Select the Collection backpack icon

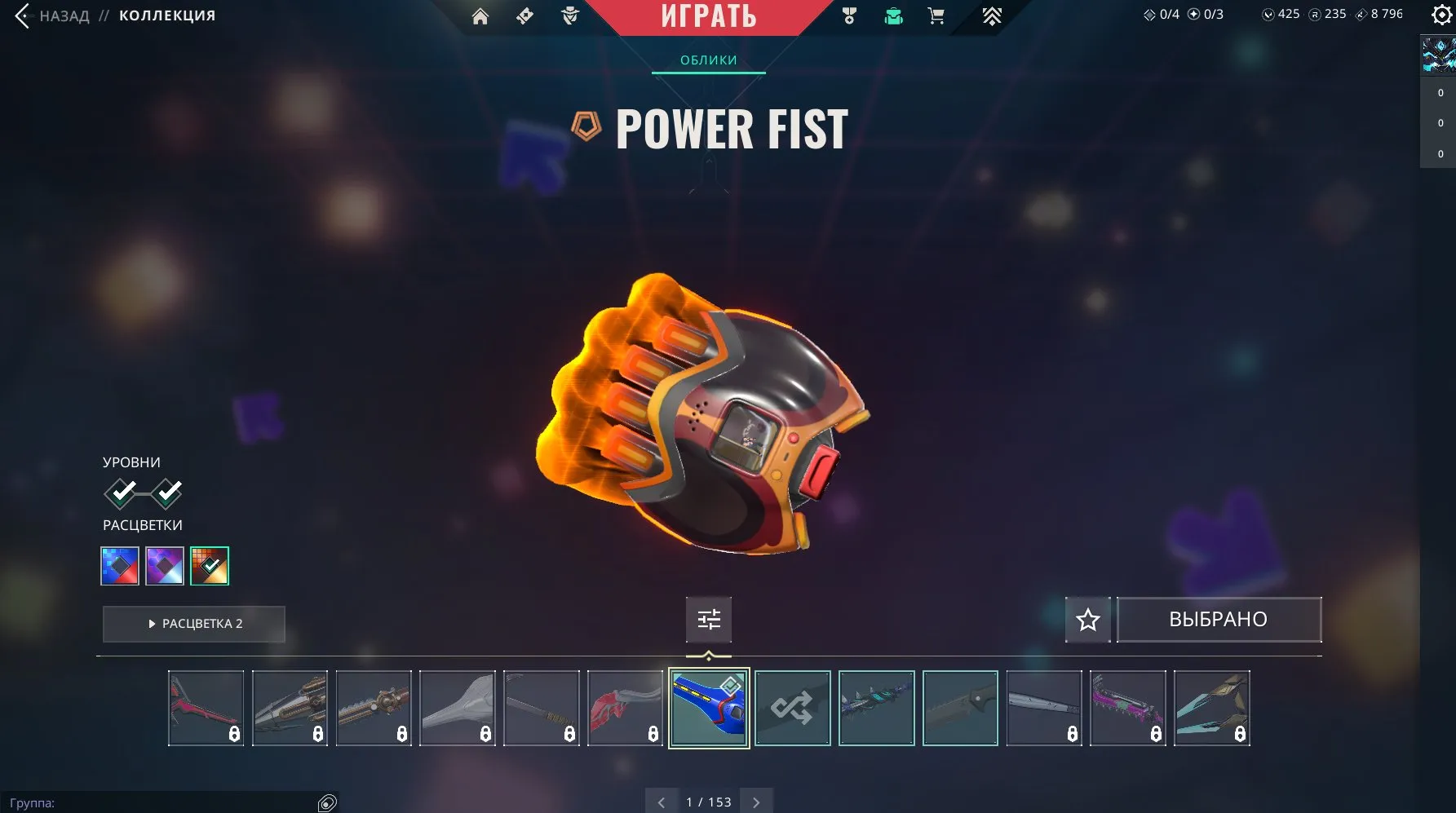pos(892,15)
